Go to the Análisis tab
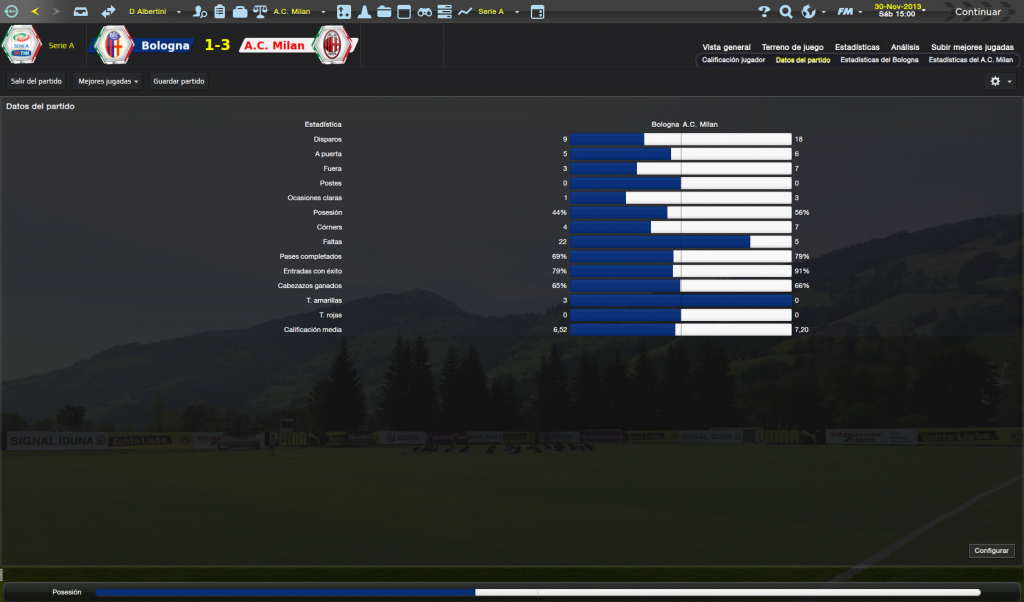 (905, 47)
